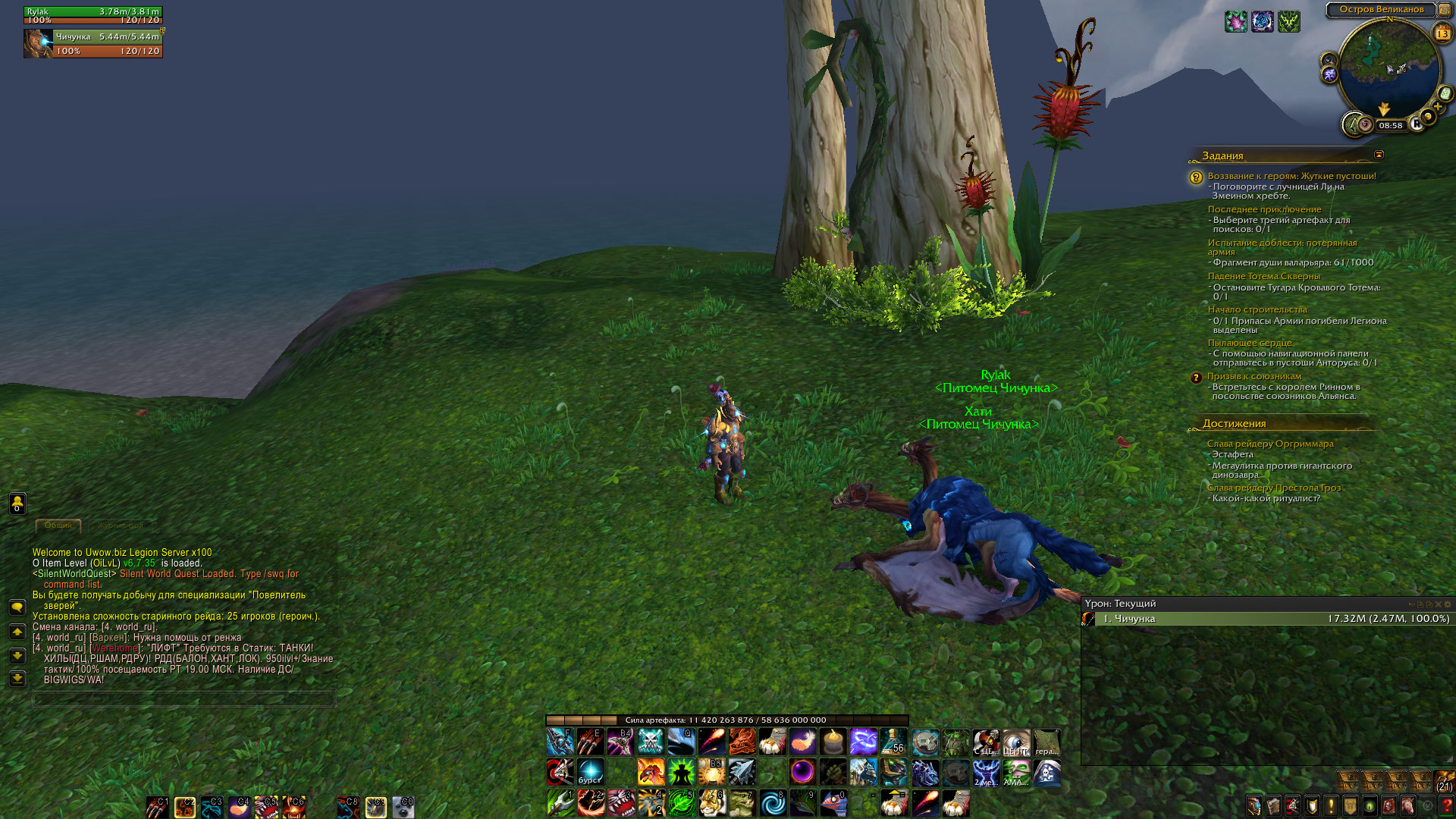Viewport: 1456px width, 819px height.
Task: Switch to the Общий chat tab
Action: click(58, 525)
